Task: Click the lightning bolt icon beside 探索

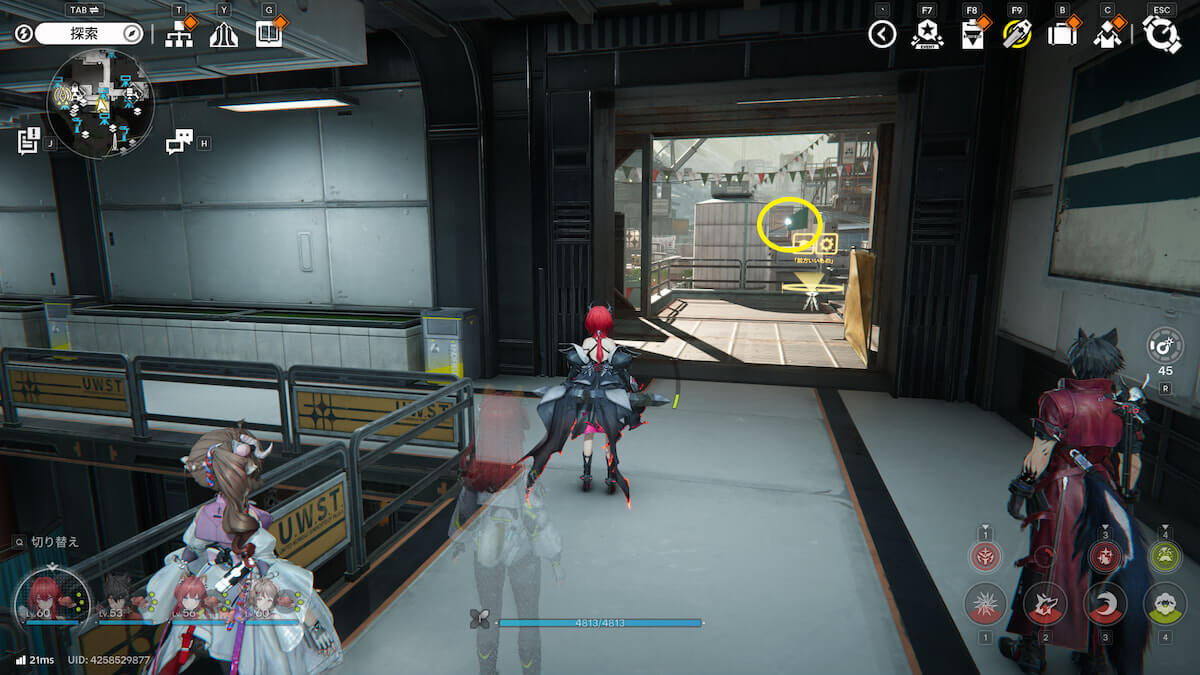Action: [23, 34]
